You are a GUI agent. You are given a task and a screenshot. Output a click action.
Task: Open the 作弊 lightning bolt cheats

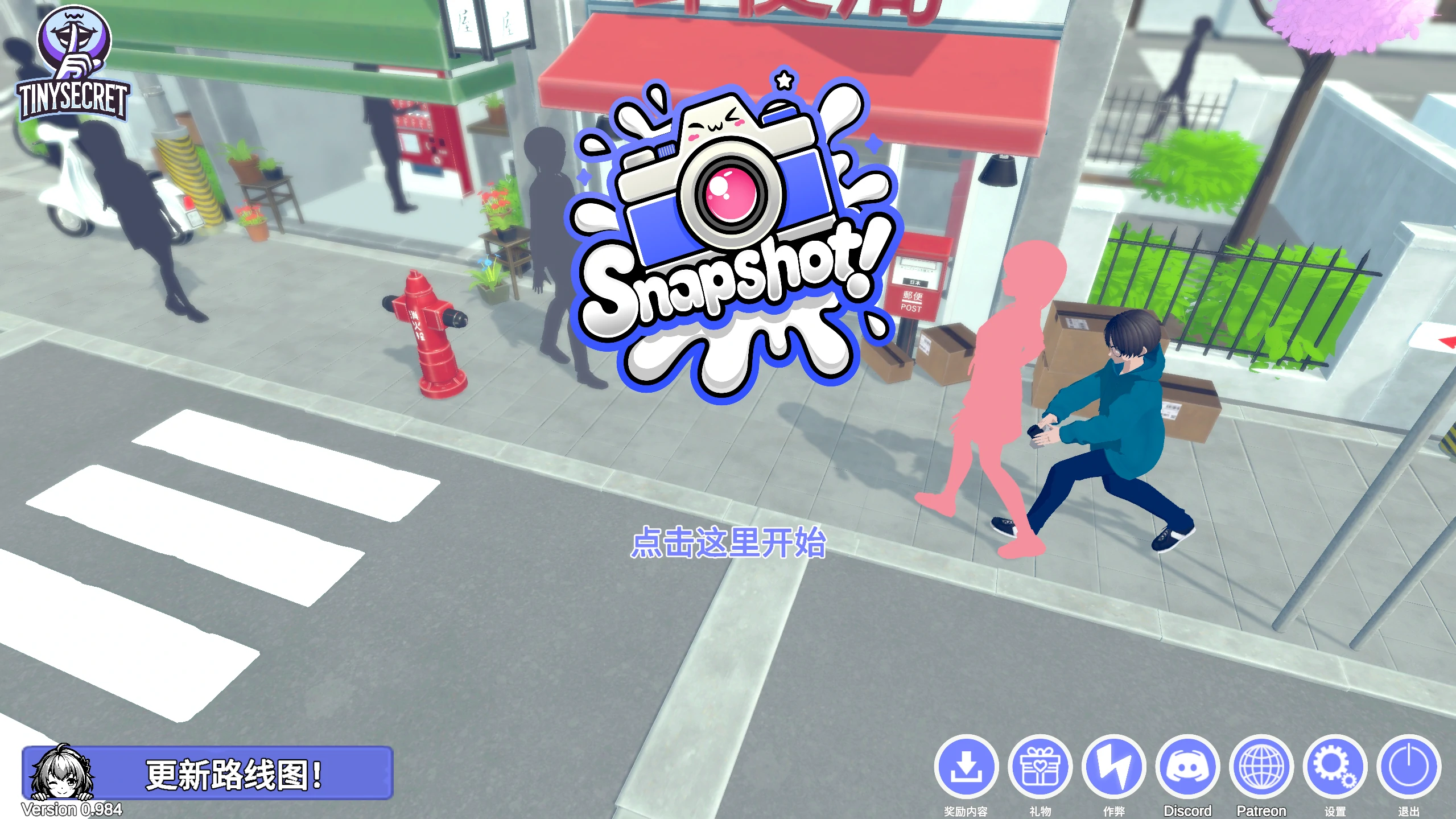pyautogui.click(x=1113, y=767)
